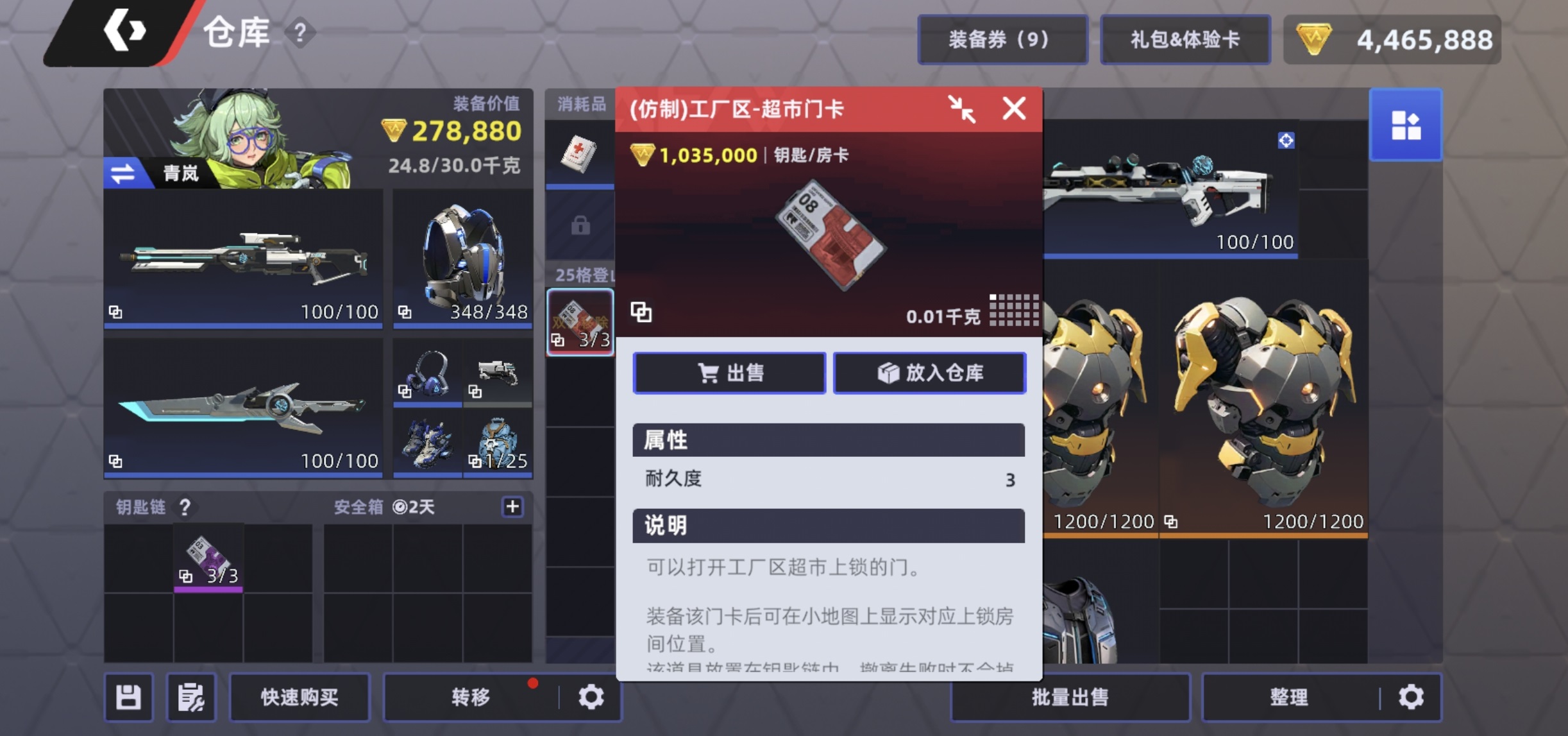Collapse the door card popup with shrink arrows
This screenshot has height=736, width=1568.
click(x=961, y=109)
